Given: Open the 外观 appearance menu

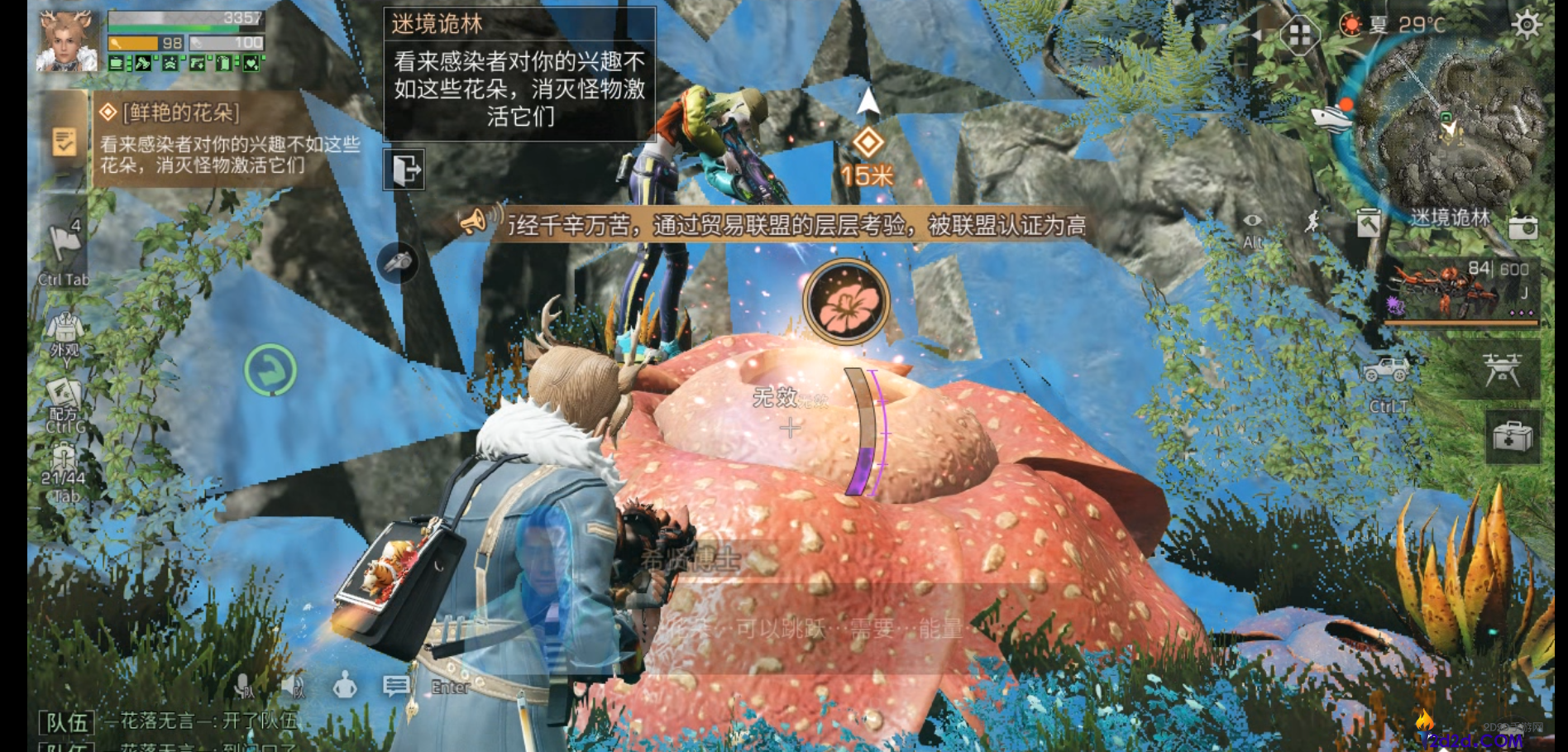Looking at the screenshot, I should (x=65, y=333).
